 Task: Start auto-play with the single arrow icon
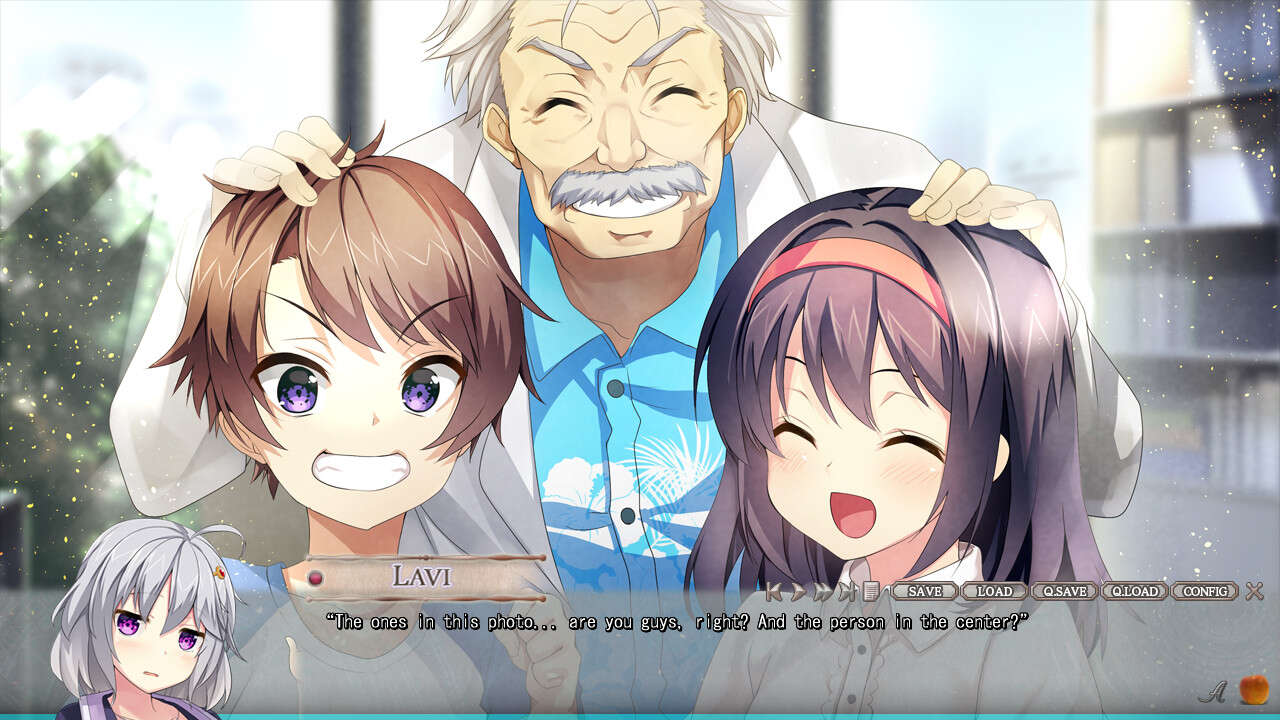pos(798,591)
